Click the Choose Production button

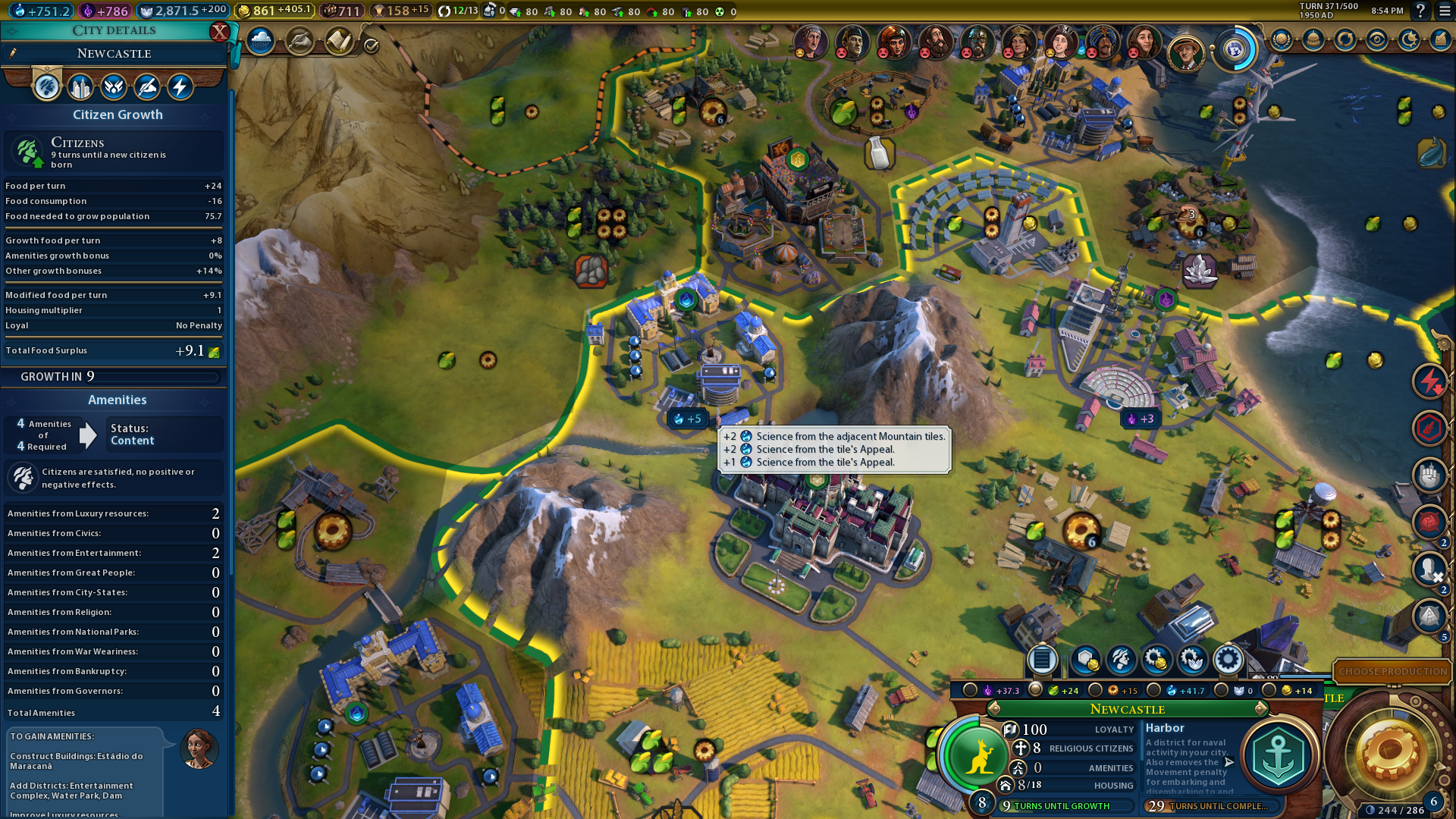1392,672
